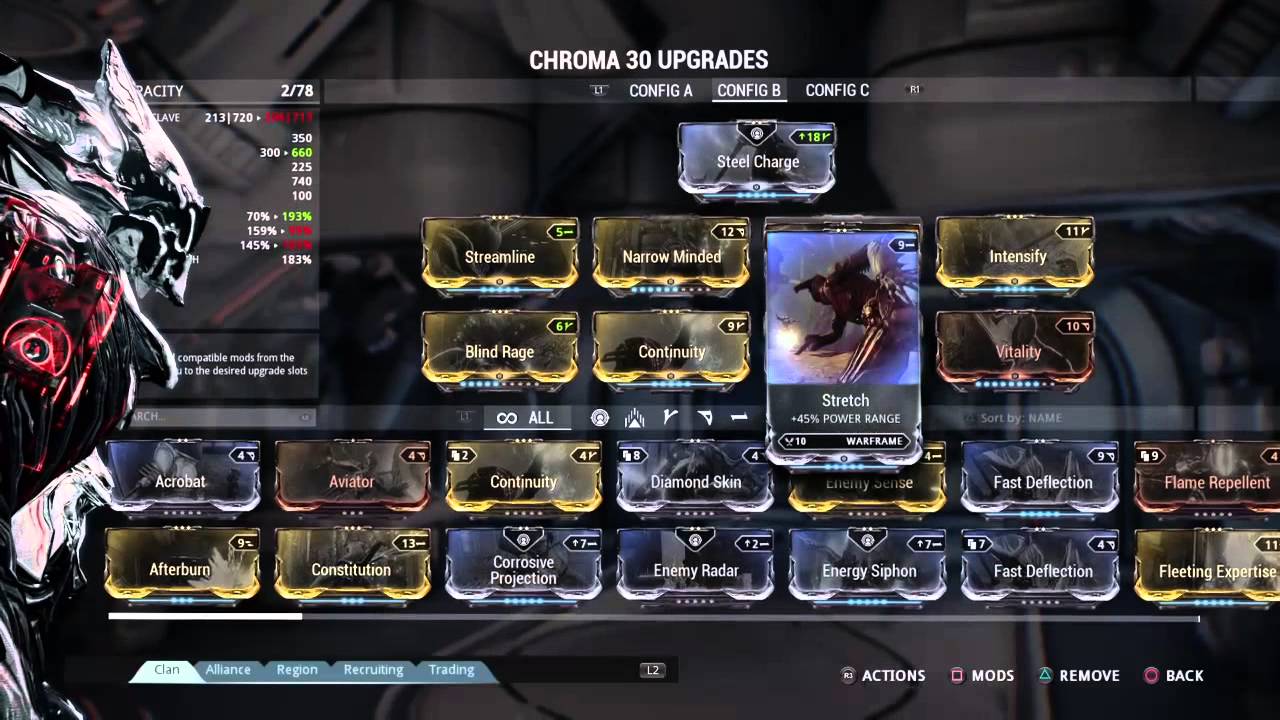Pick the Corrosive Projection aura mod

click(523, 570)
